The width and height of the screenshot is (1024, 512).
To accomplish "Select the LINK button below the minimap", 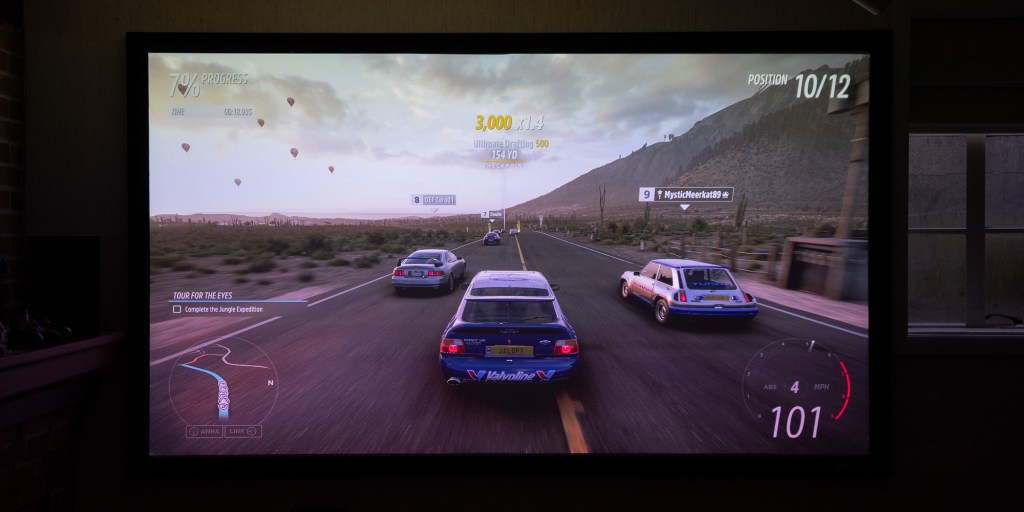I will pyautogui.click(x=244, y=431).
